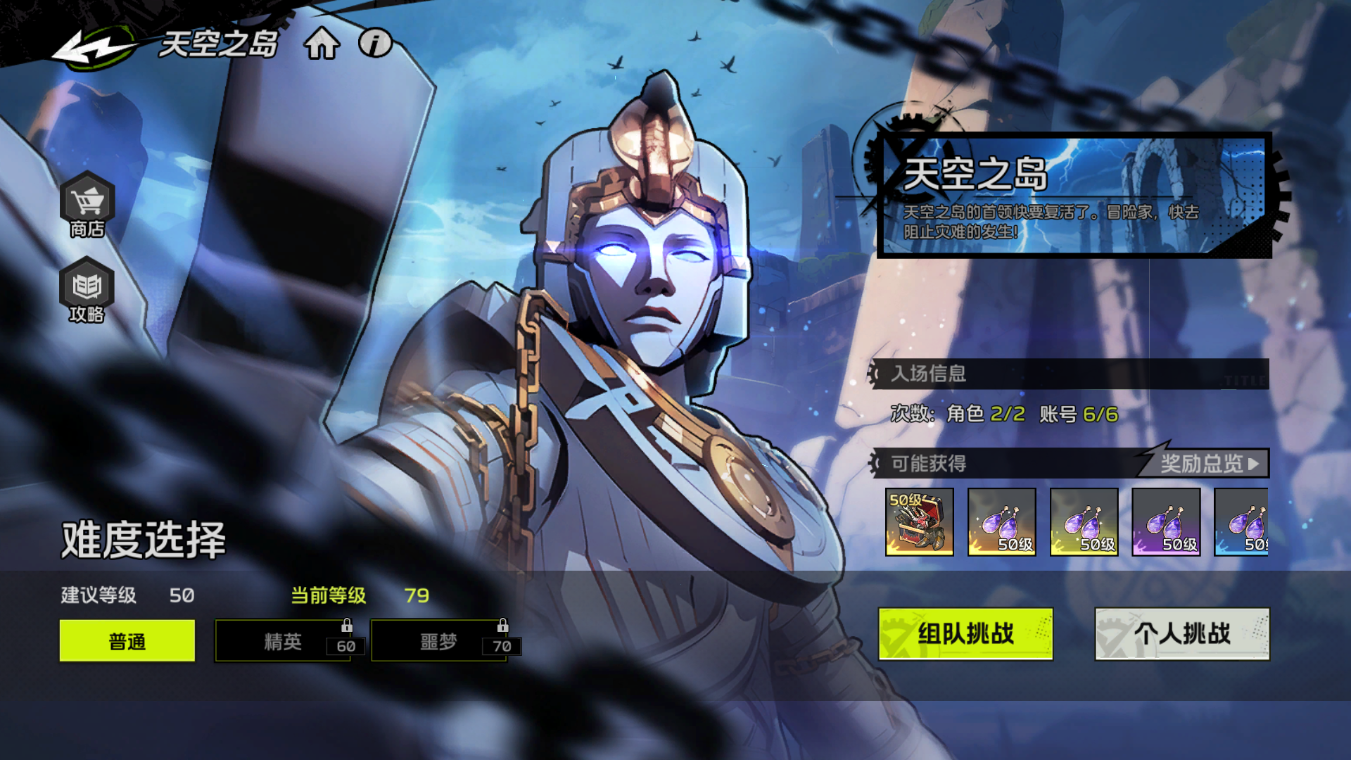Select 普通 difficulty

tap(126, 640)
